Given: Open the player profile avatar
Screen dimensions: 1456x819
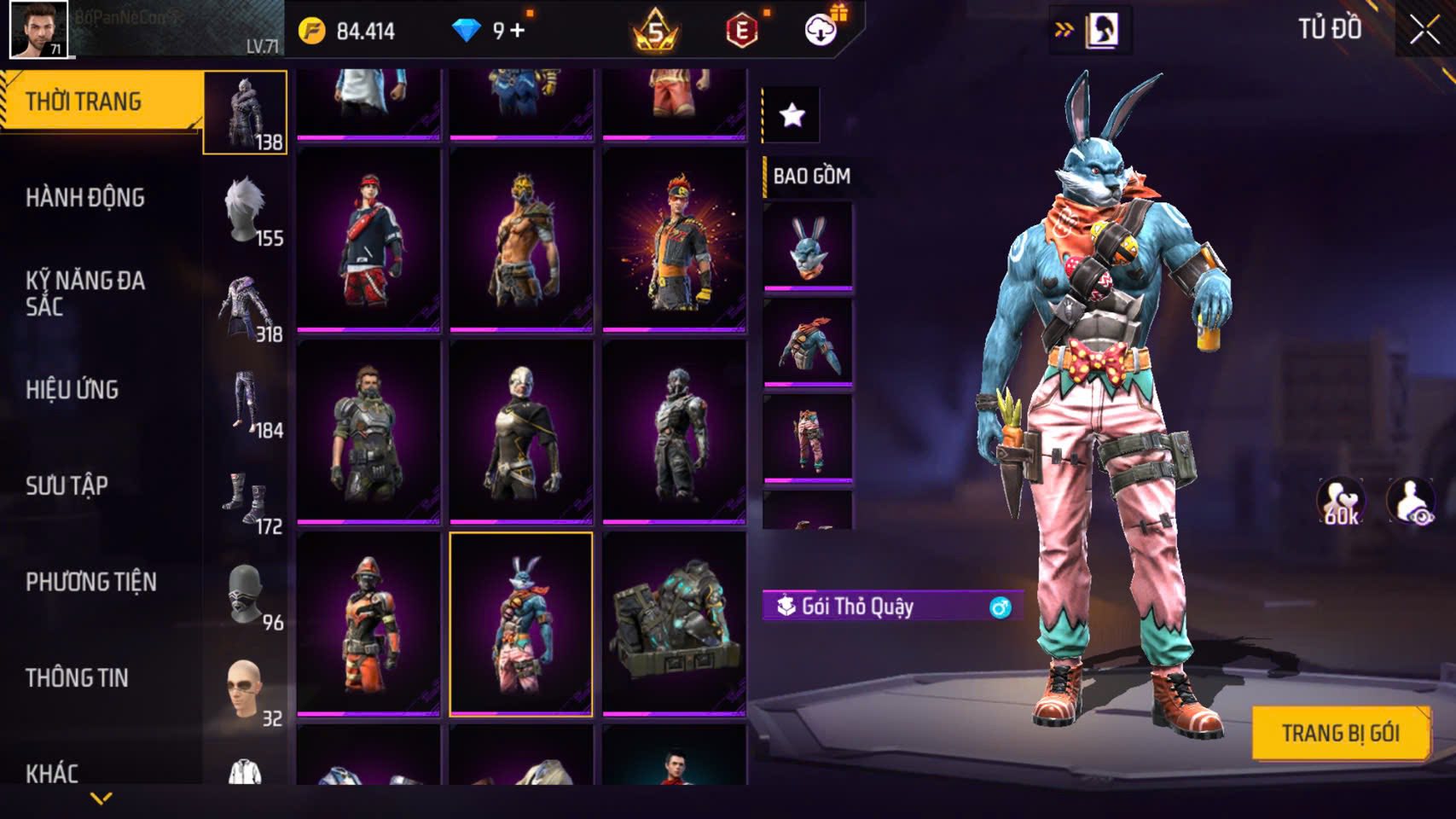Looking at the screenshot, I should pos(38,29).
